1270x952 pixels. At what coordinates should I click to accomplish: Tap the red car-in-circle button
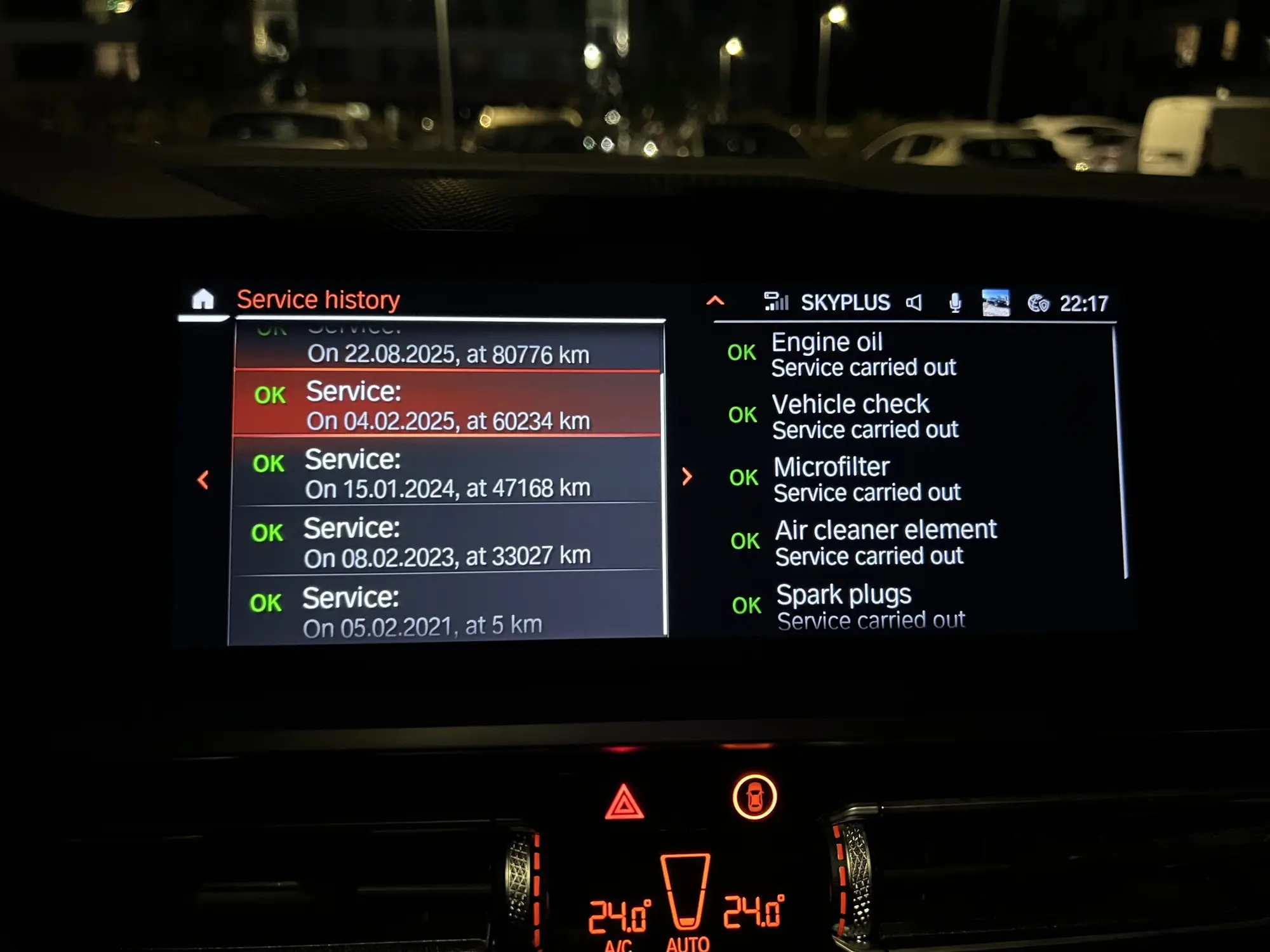coord(754,797)
